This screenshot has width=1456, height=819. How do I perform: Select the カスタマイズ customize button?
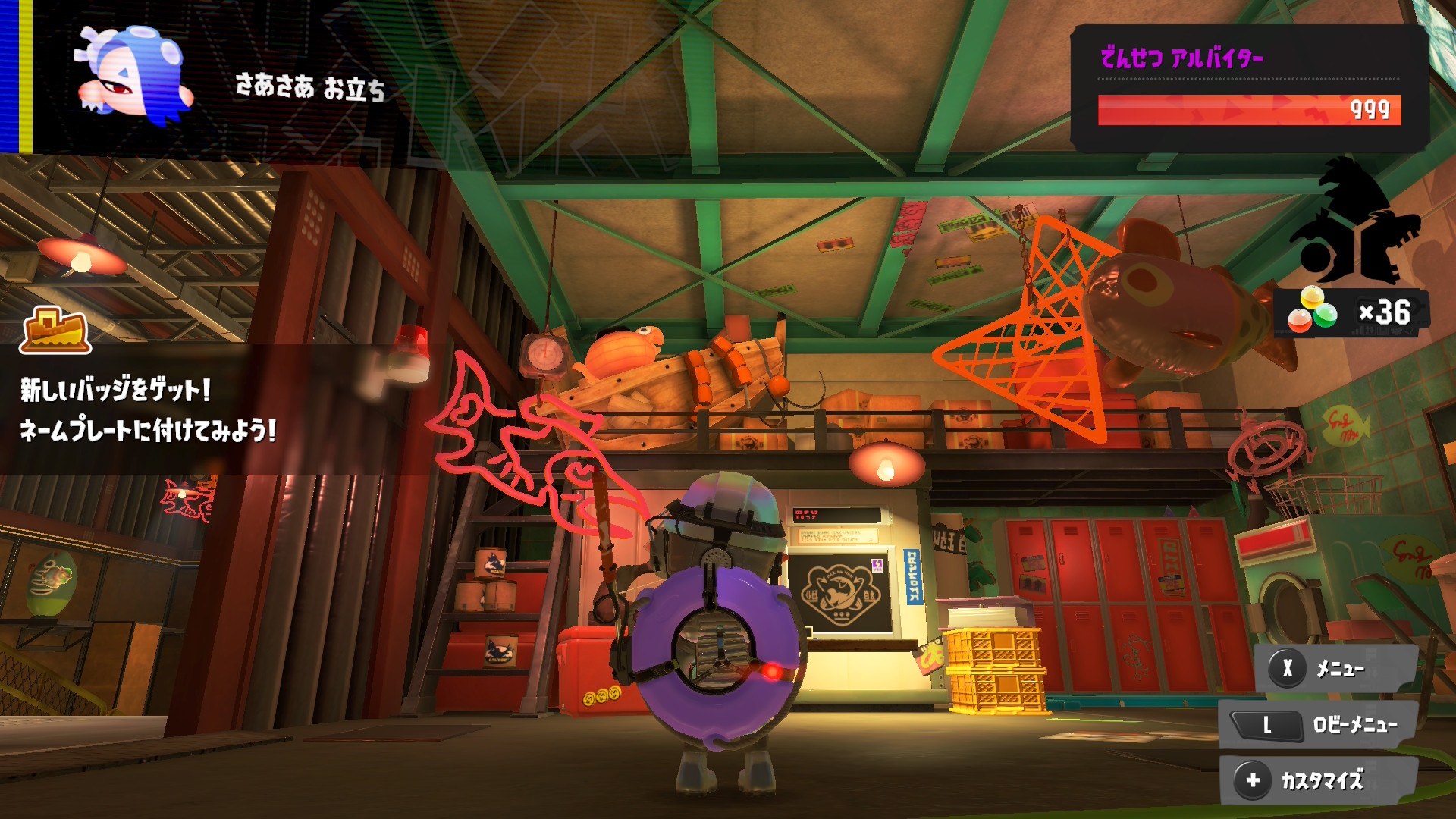tap(1318, 780)
